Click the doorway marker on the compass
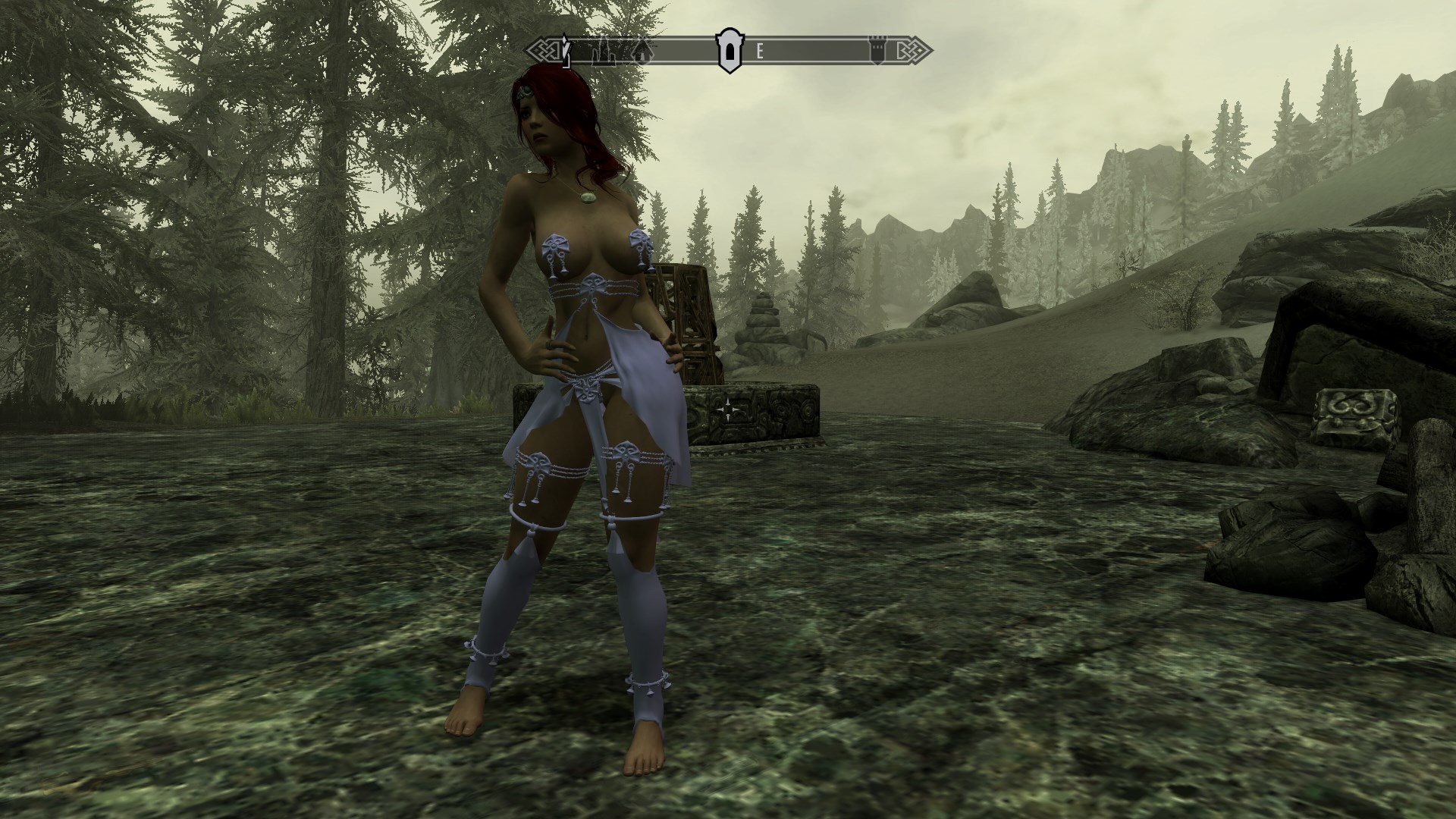The image size is (1456, 819). click(729, 52)
